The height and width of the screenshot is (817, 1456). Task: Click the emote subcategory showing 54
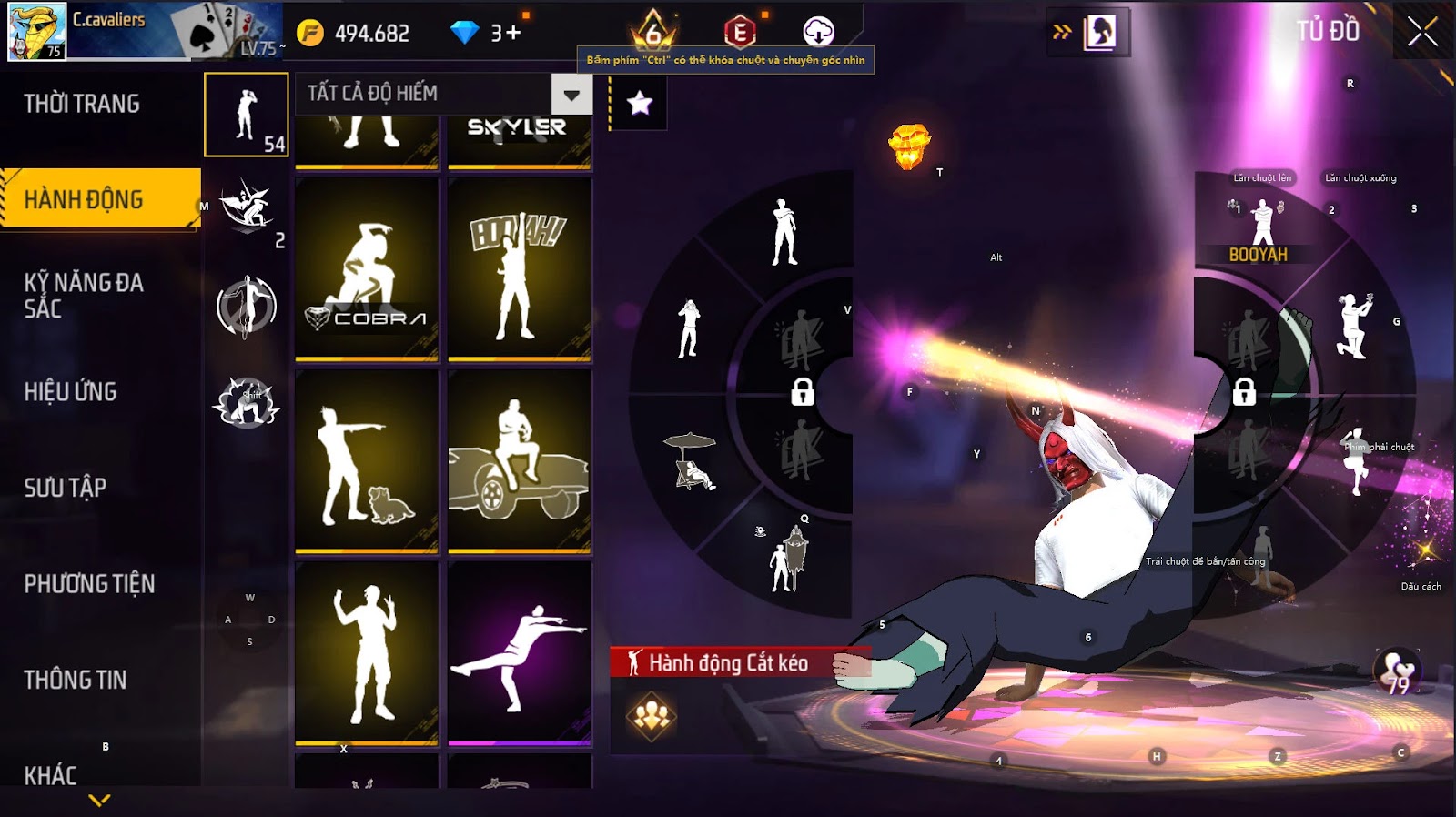click(x=247, y=116)
